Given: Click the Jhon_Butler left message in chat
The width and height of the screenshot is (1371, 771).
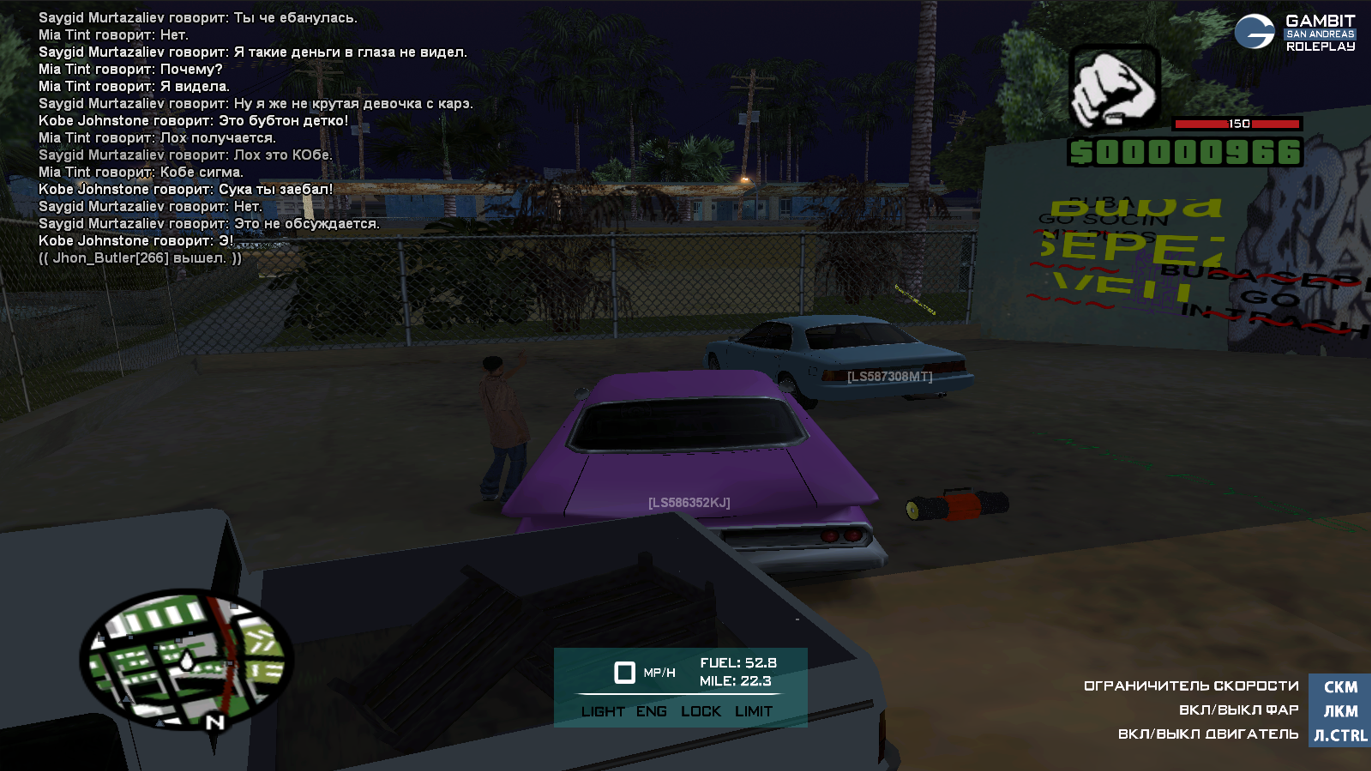Looking at the screenshot, I should pyautogui.click(x=140, y=258).
